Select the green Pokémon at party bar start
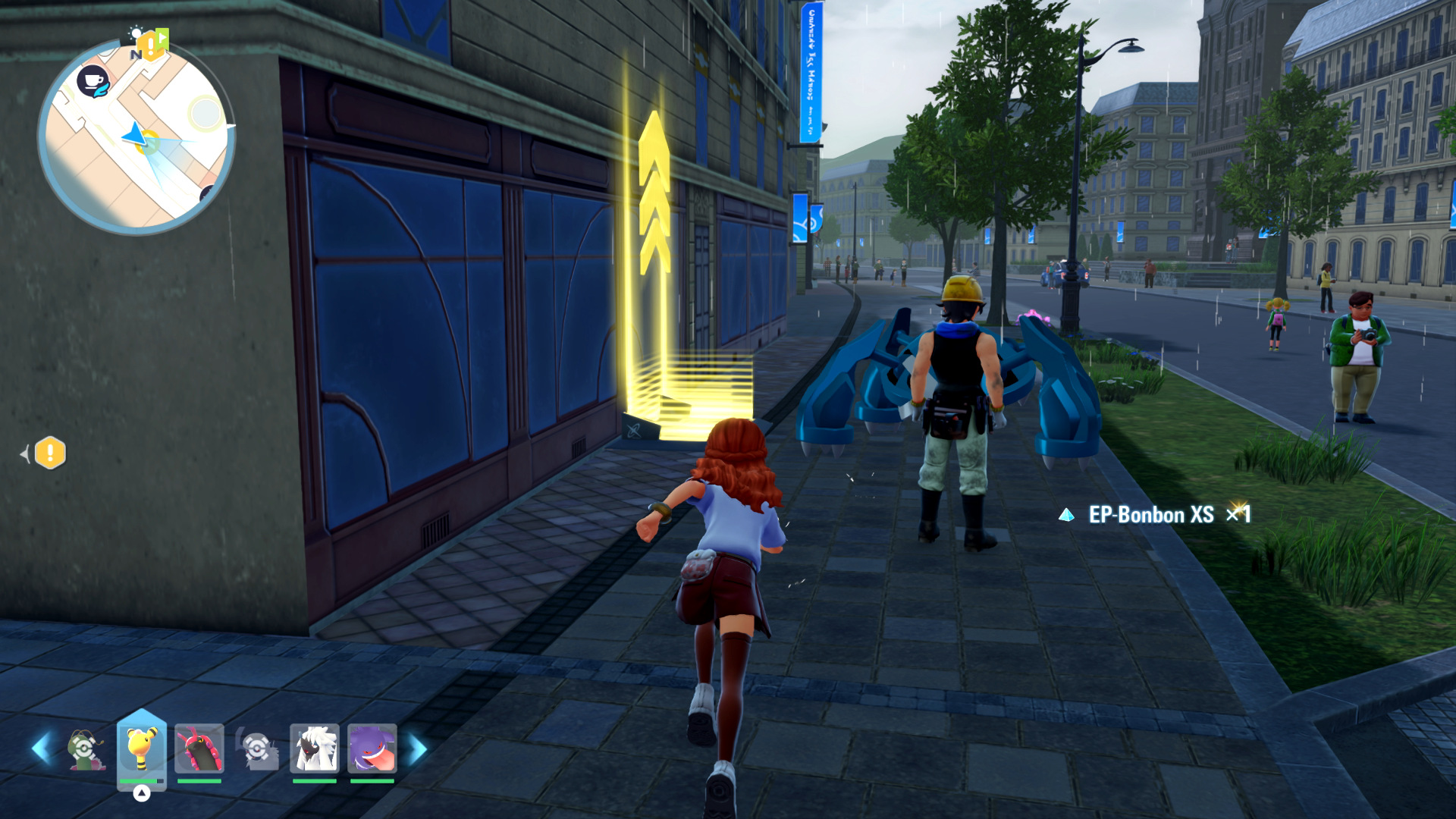1456x819 pixels. pyautogui.click(x=83, y=748)
